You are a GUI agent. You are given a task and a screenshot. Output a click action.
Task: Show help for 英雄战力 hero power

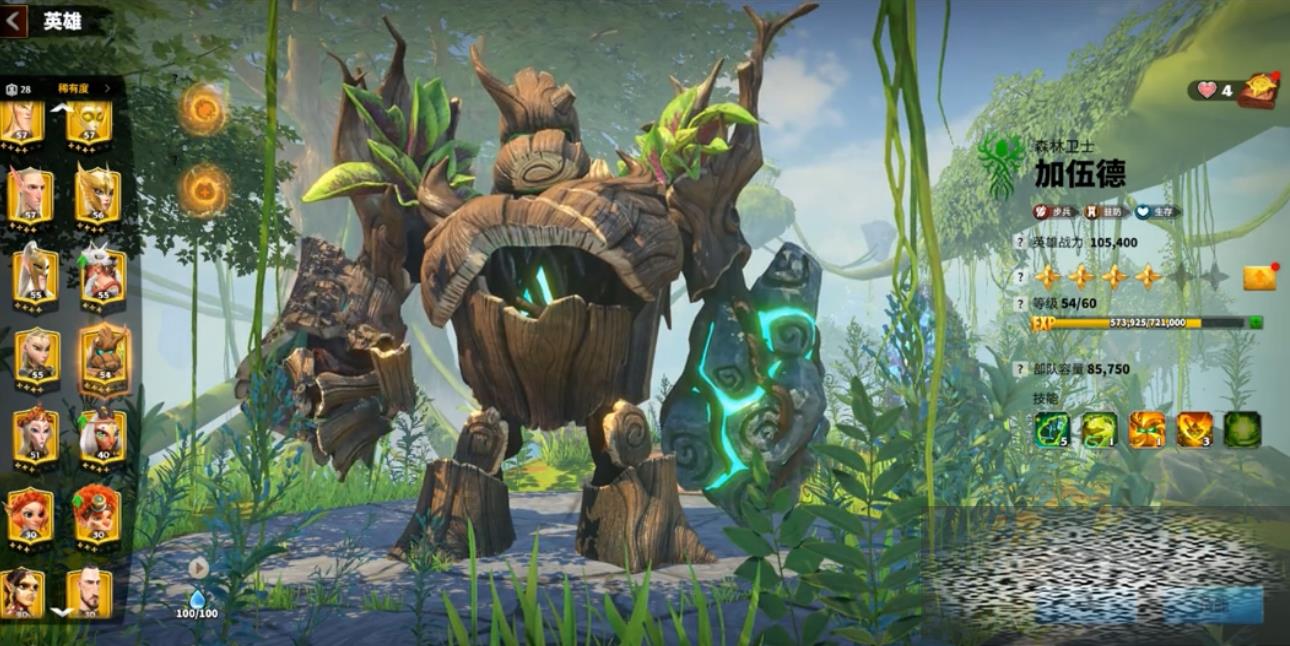(x=1020, y=242)
